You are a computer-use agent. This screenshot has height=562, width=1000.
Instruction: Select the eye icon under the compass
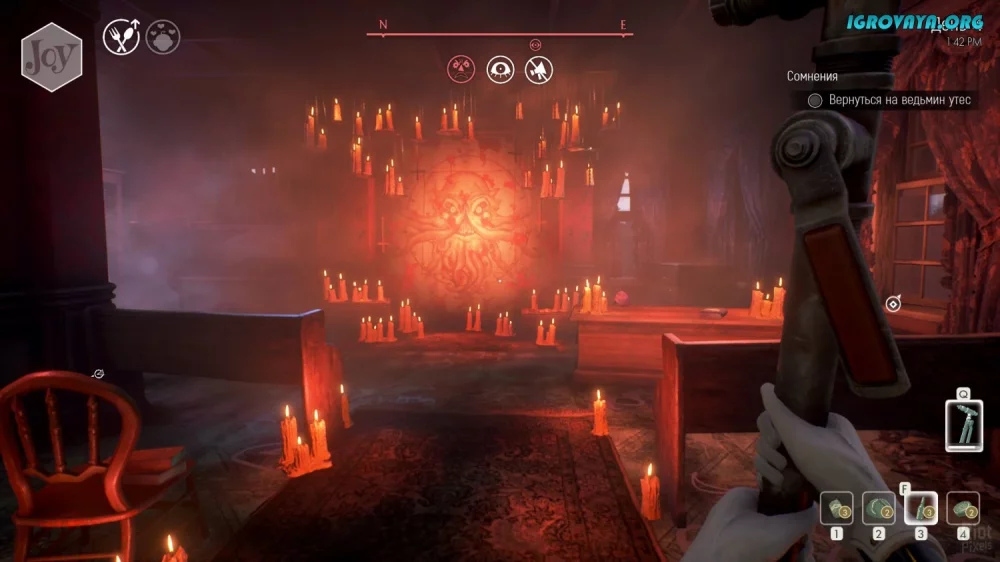tap(500, 69)
